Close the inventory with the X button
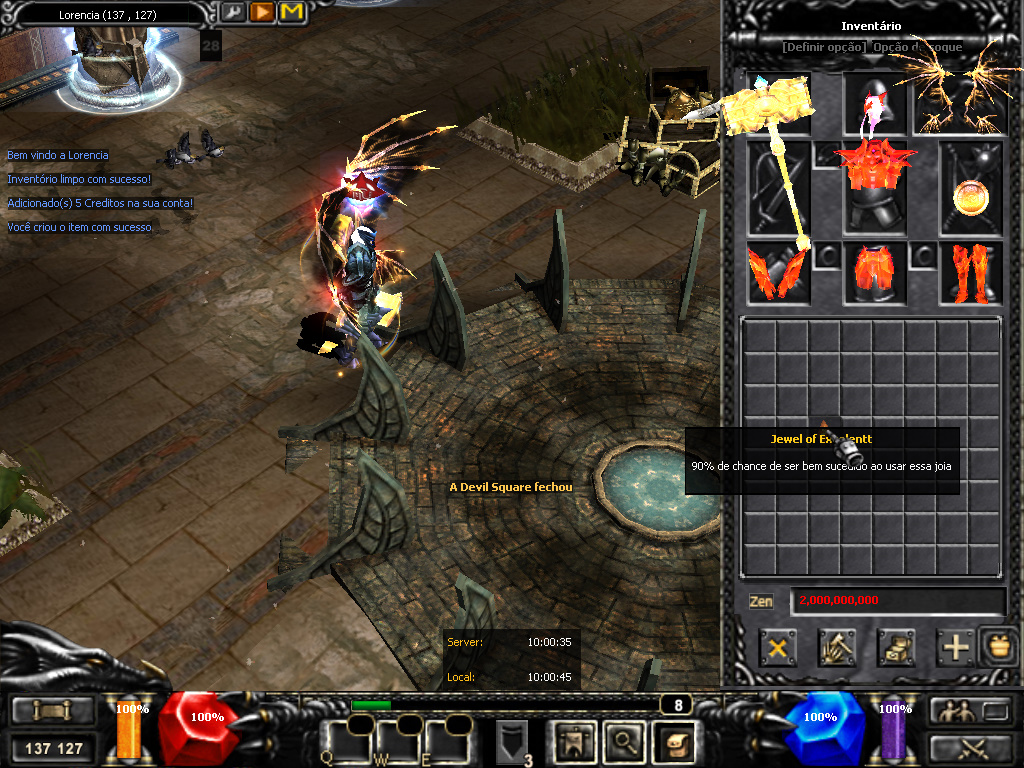Image resolution: width=1024 pixels, height=768 pixels. (x=777, y=648)
